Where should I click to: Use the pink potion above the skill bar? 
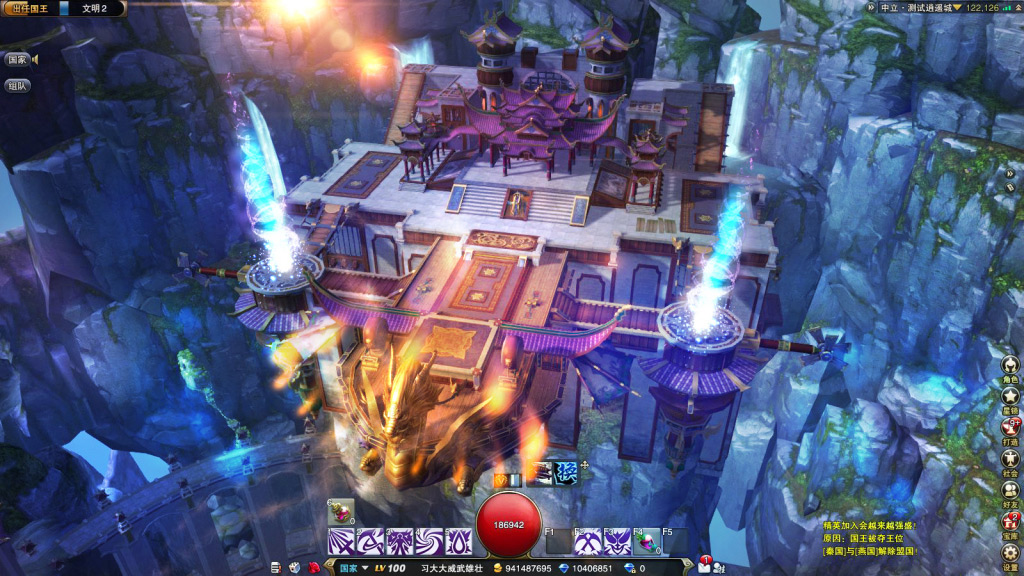pos(341,512)
